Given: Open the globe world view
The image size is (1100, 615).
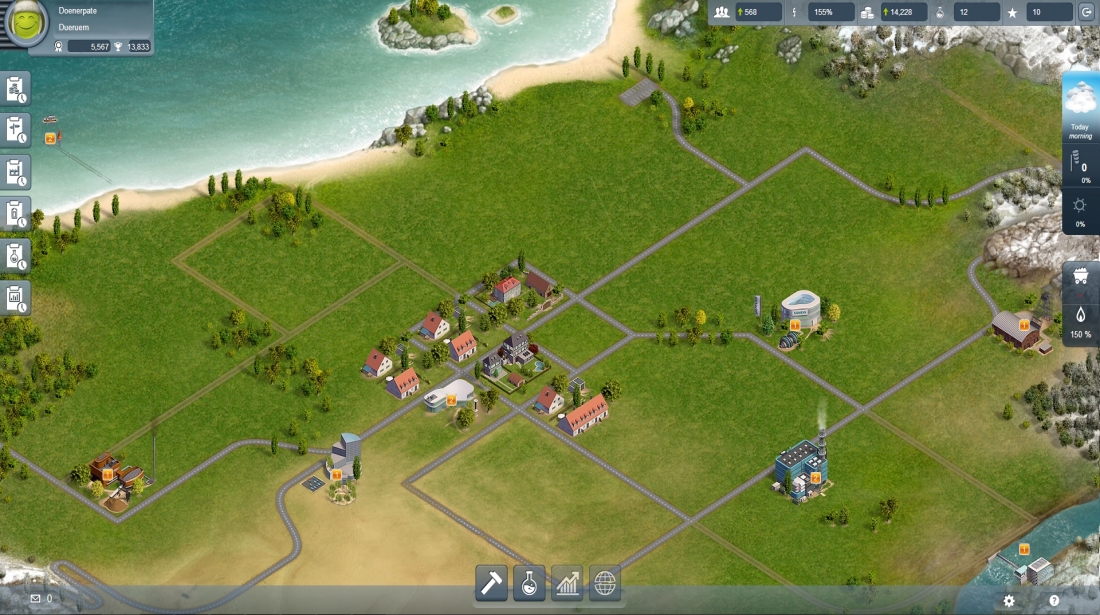Looking at the screenshot, I should (x=605, y=582).
